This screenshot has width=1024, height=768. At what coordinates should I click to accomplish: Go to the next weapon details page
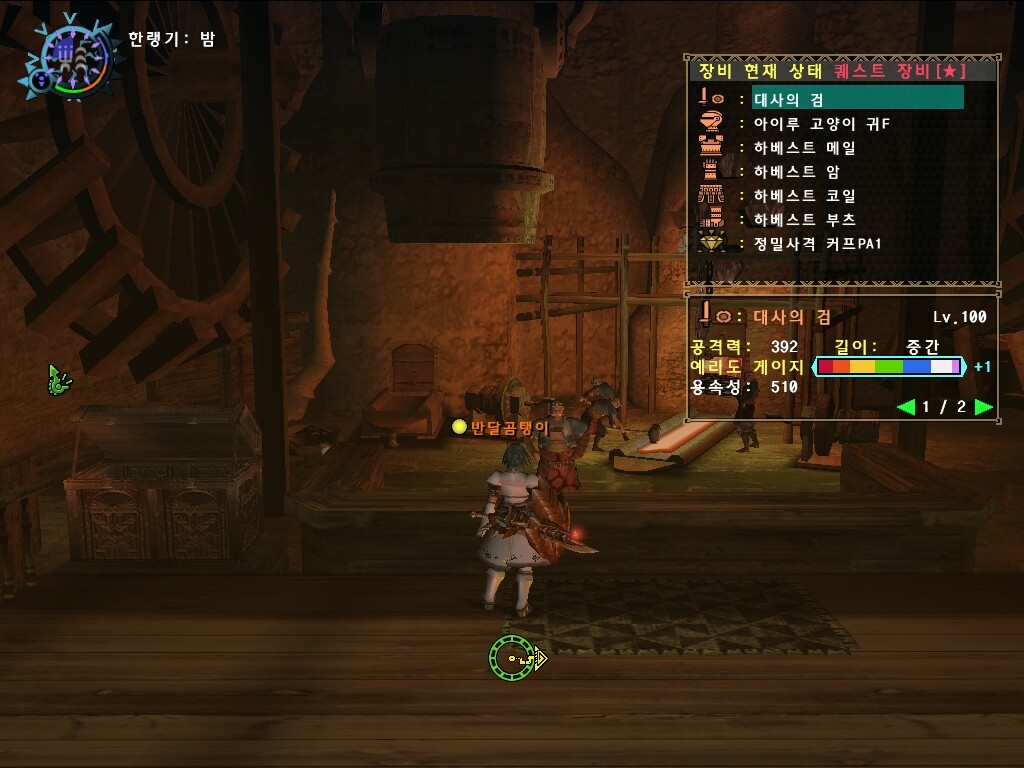[x=983, y=407]
